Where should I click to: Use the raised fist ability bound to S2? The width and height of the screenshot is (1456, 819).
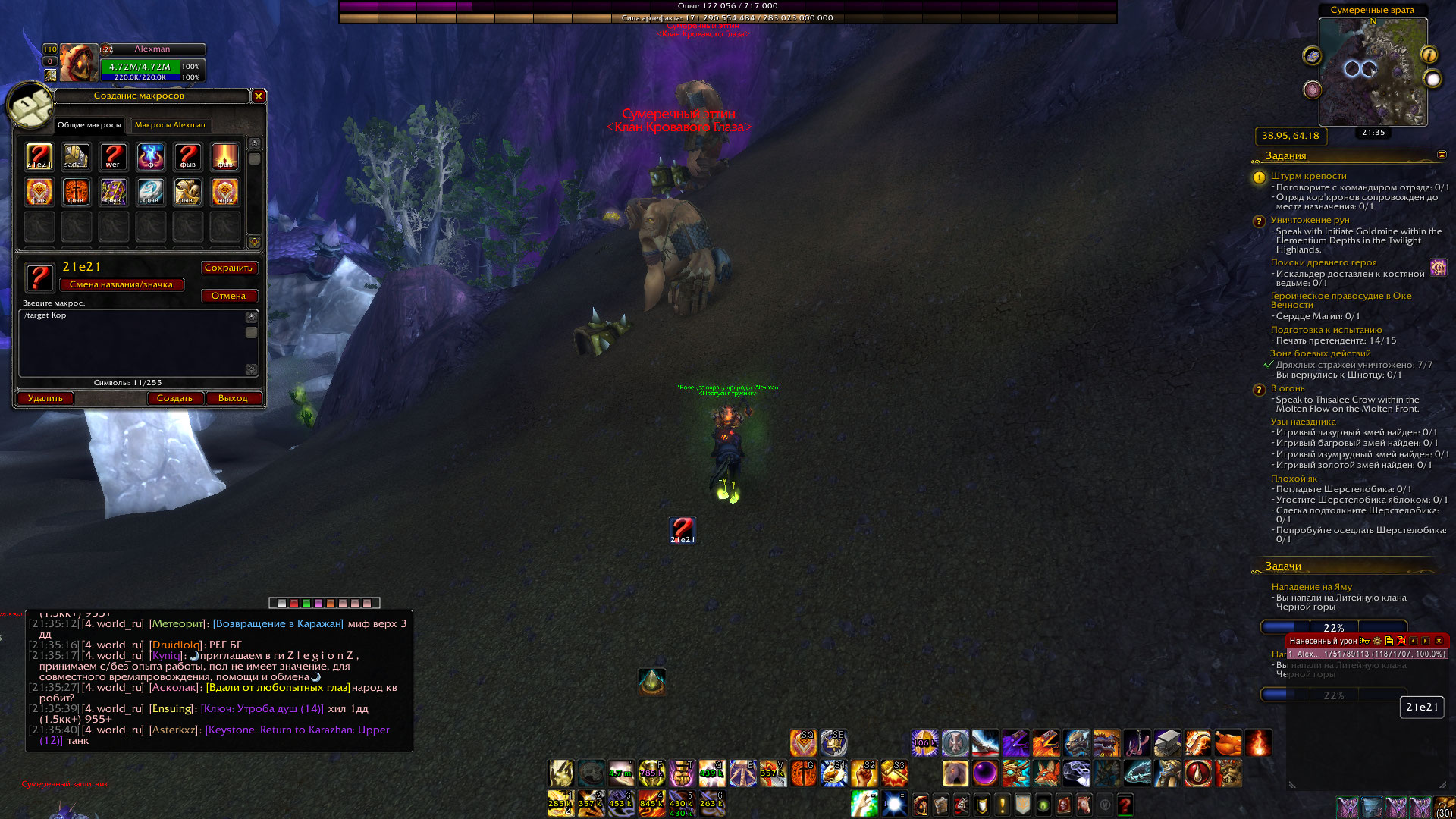pos(864,773)
